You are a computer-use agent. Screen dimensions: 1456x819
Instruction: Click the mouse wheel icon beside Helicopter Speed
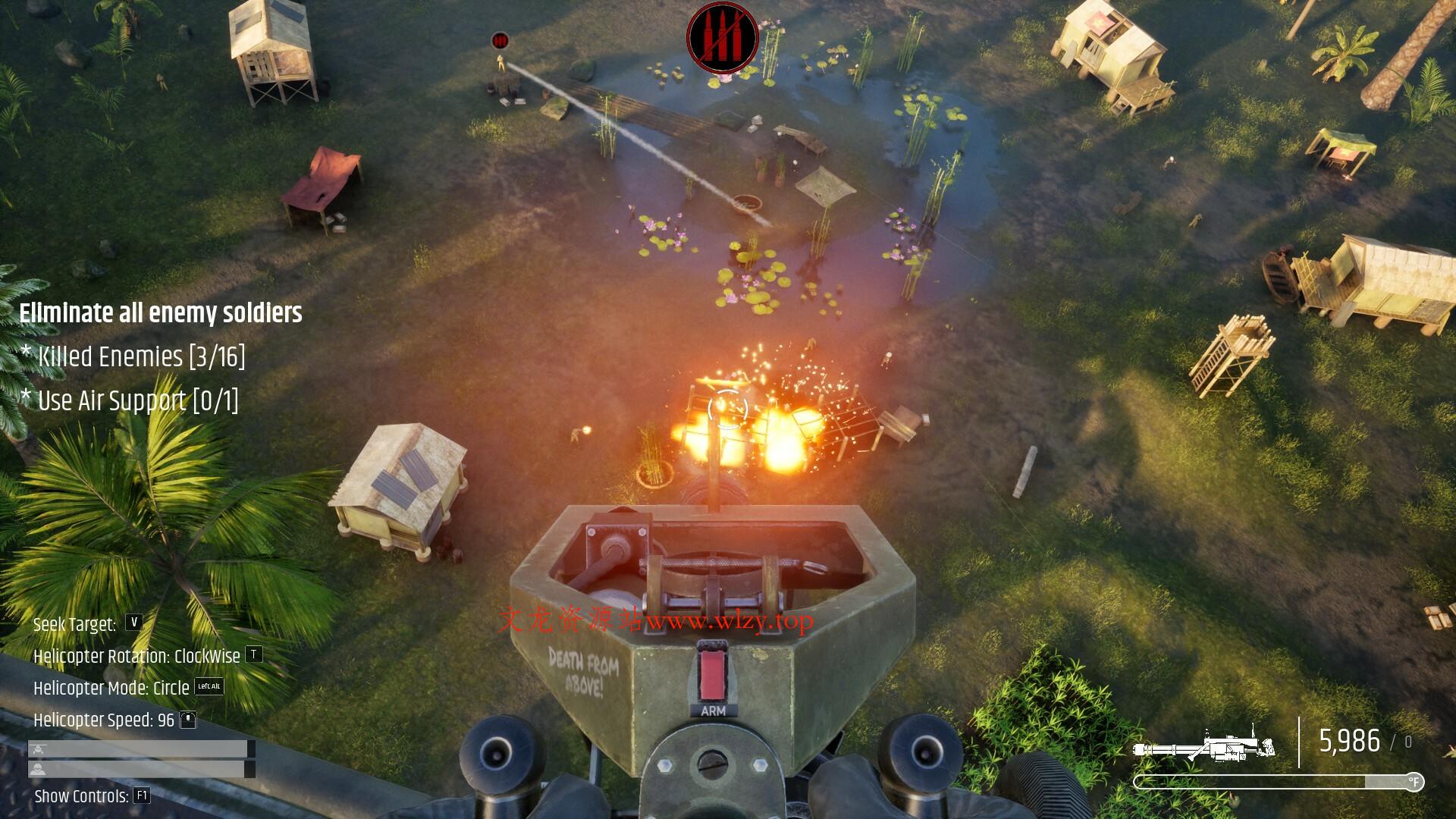point(188,720)
